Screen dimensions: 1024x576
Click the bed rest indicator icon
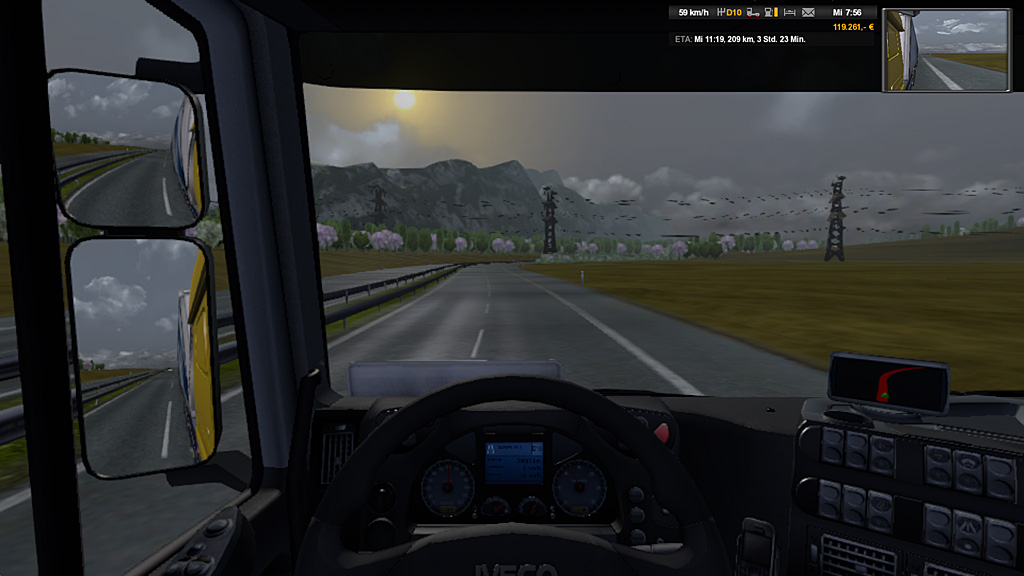pyautogui.click(x=789, y=13)
